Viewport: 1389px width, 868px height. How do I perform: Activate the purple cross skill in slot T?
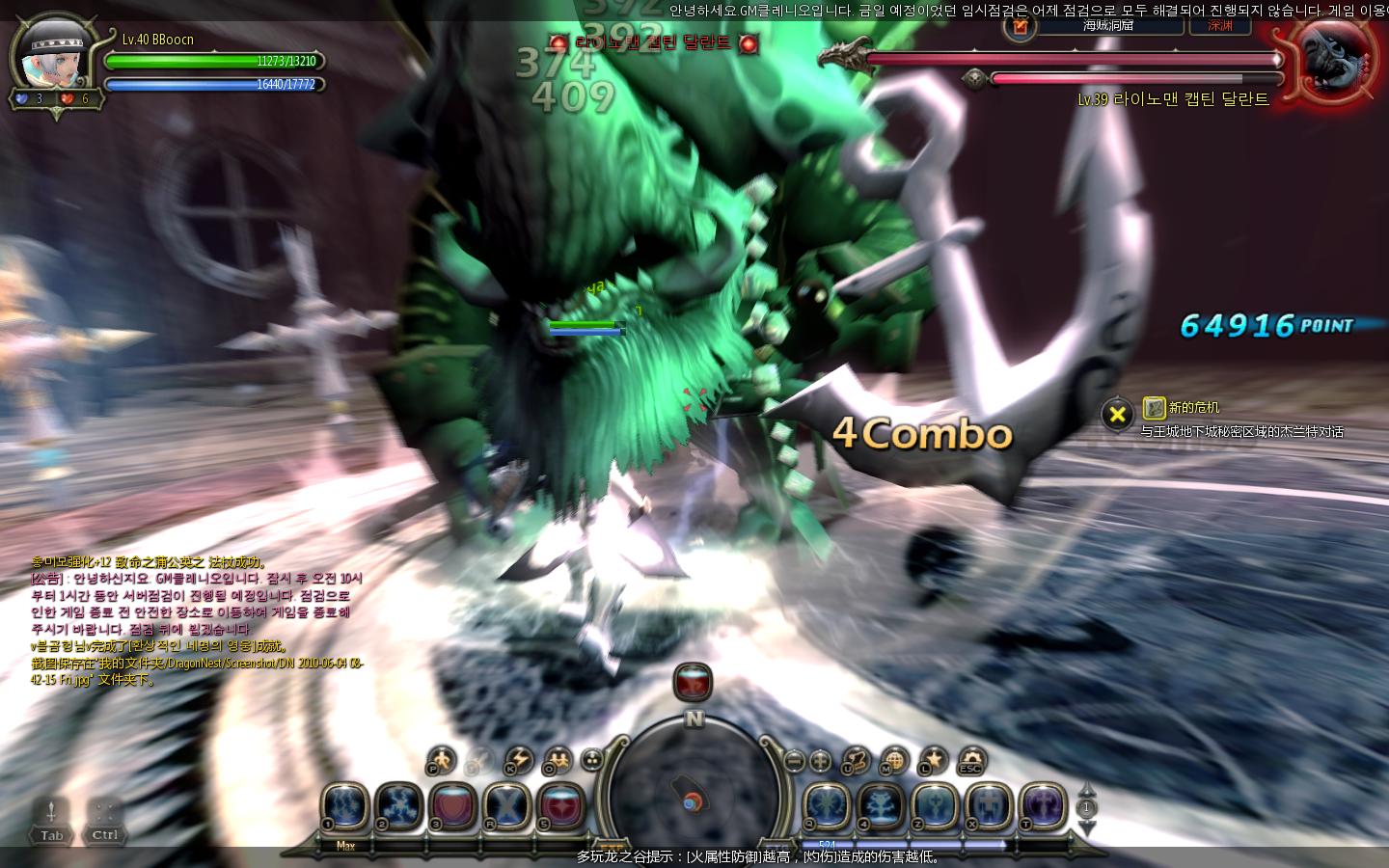1043,805
